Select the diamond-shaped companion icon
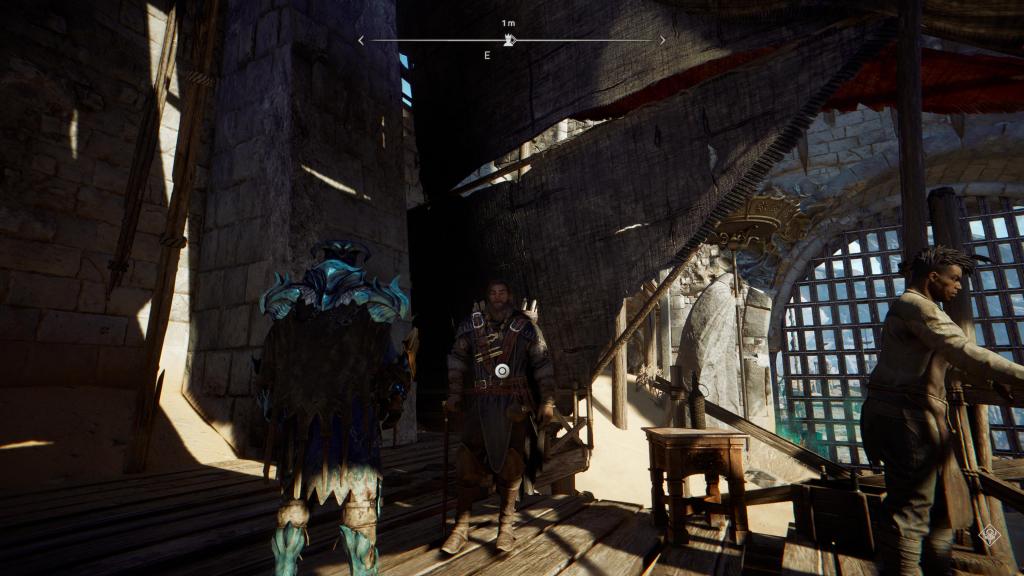1024x576 pixels. 990,535
